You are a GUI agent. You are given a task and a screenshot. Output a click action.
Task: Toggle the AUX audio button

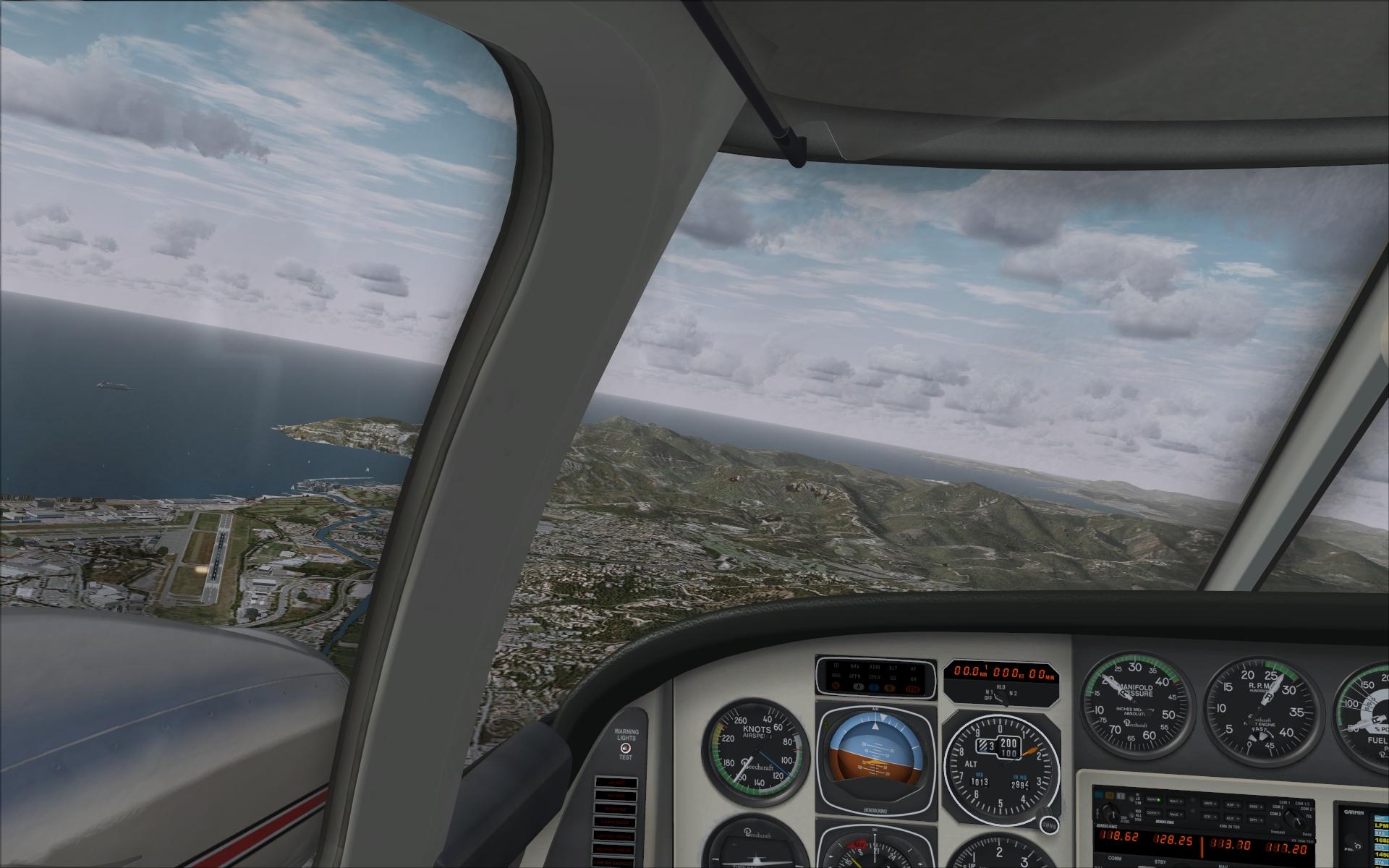[1232, 818]
